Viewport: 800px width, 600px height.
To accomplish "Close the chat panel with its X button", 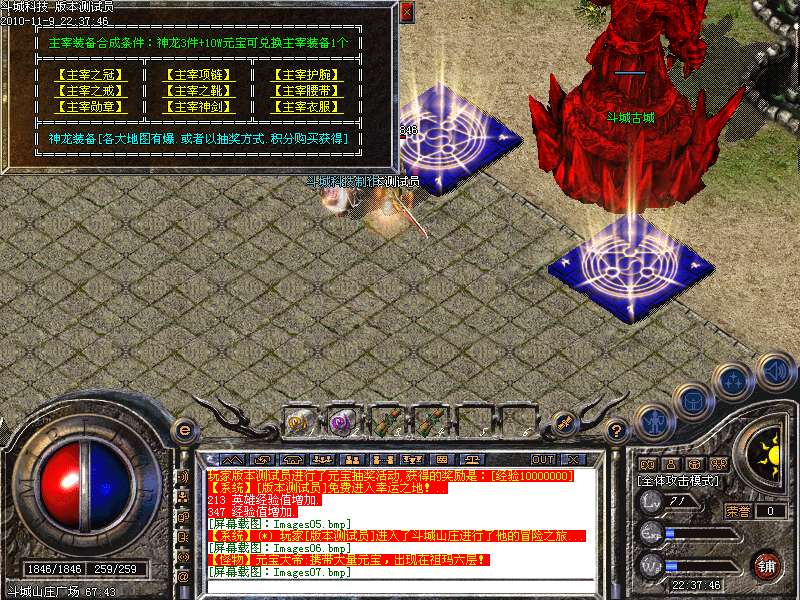I will (x=573, y=459).
